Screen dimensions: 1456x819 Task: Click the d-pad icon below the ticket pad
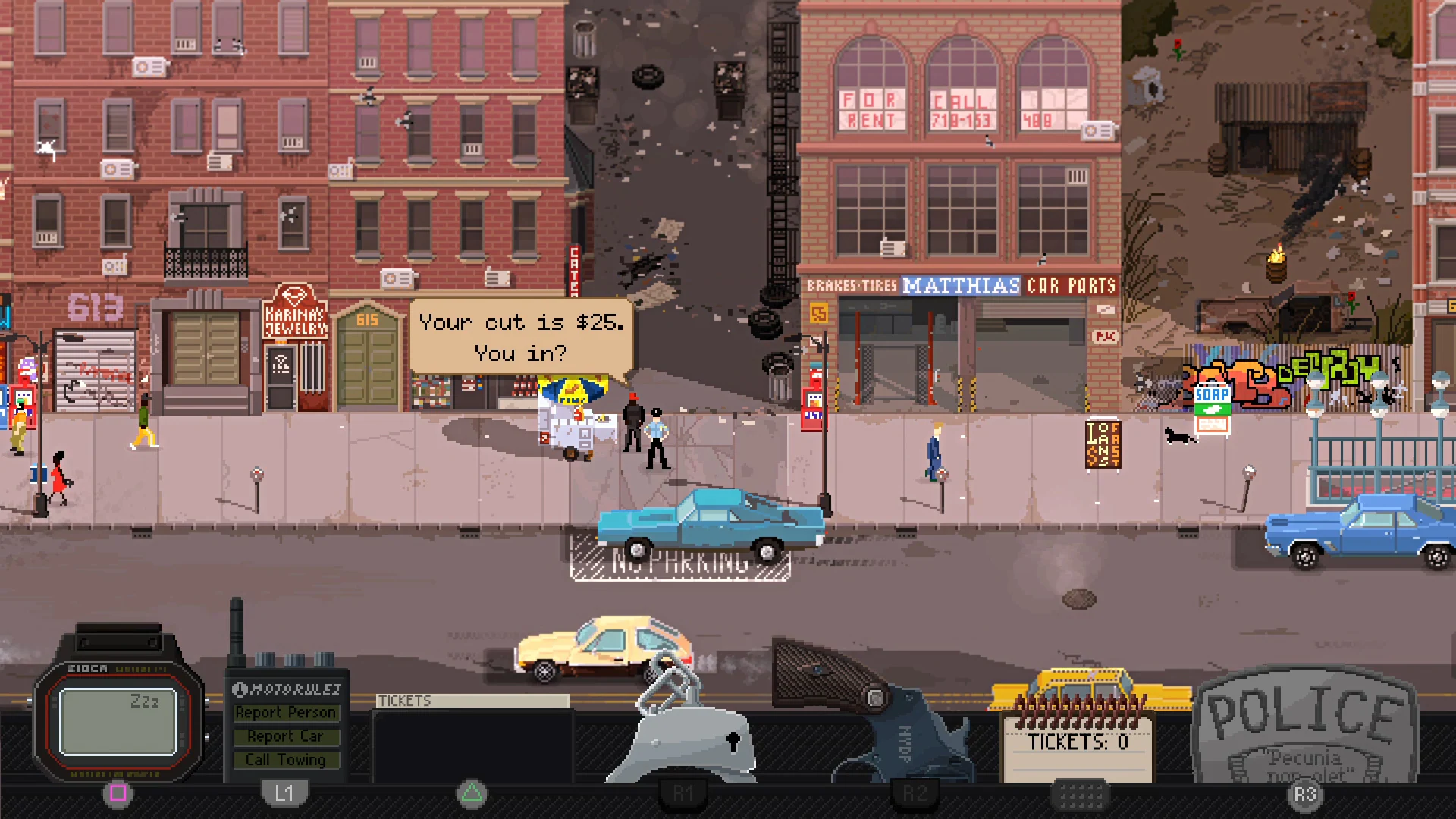click(1082, 796)
